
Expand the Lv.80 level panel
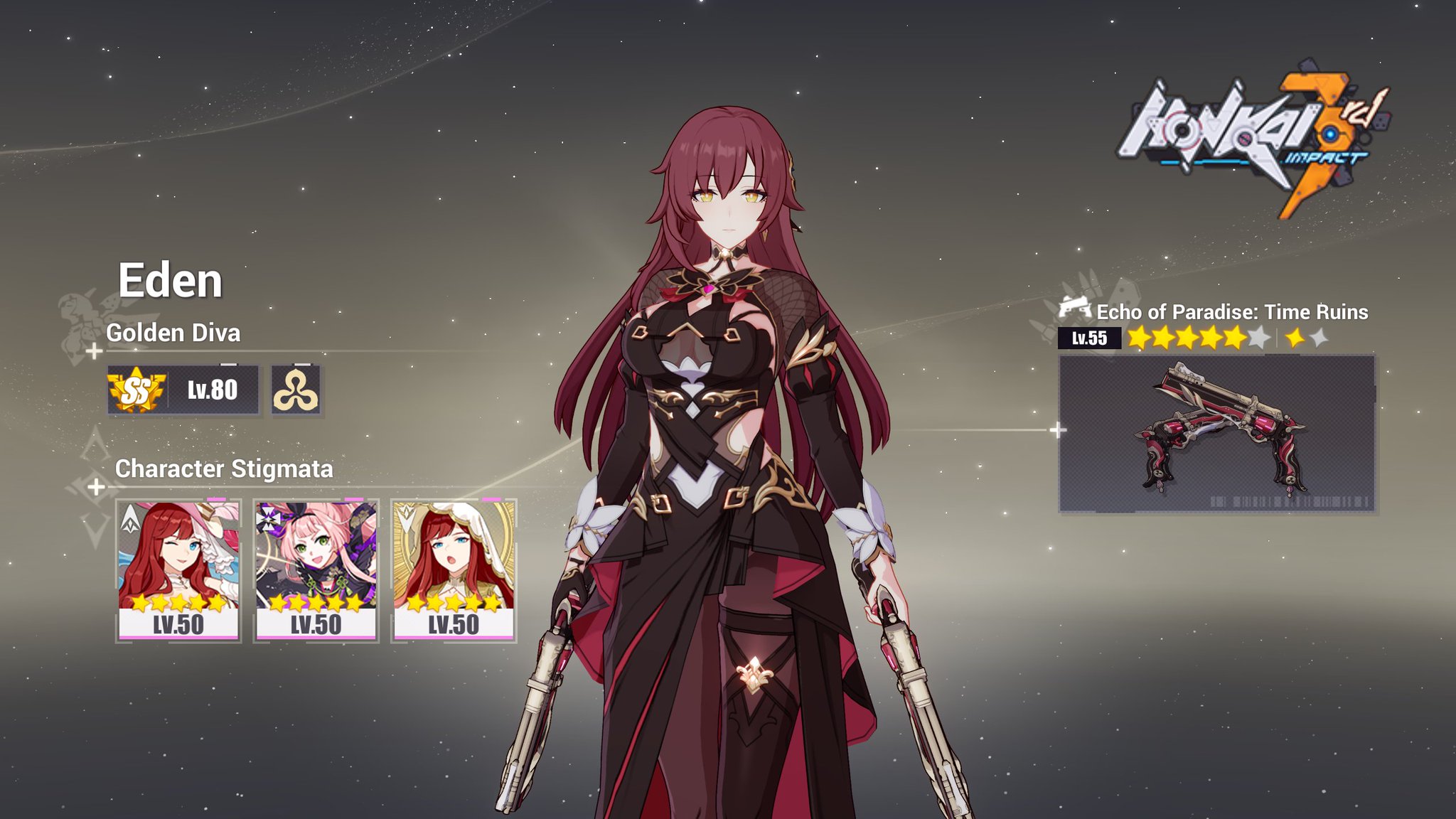[x=213, y=390]
